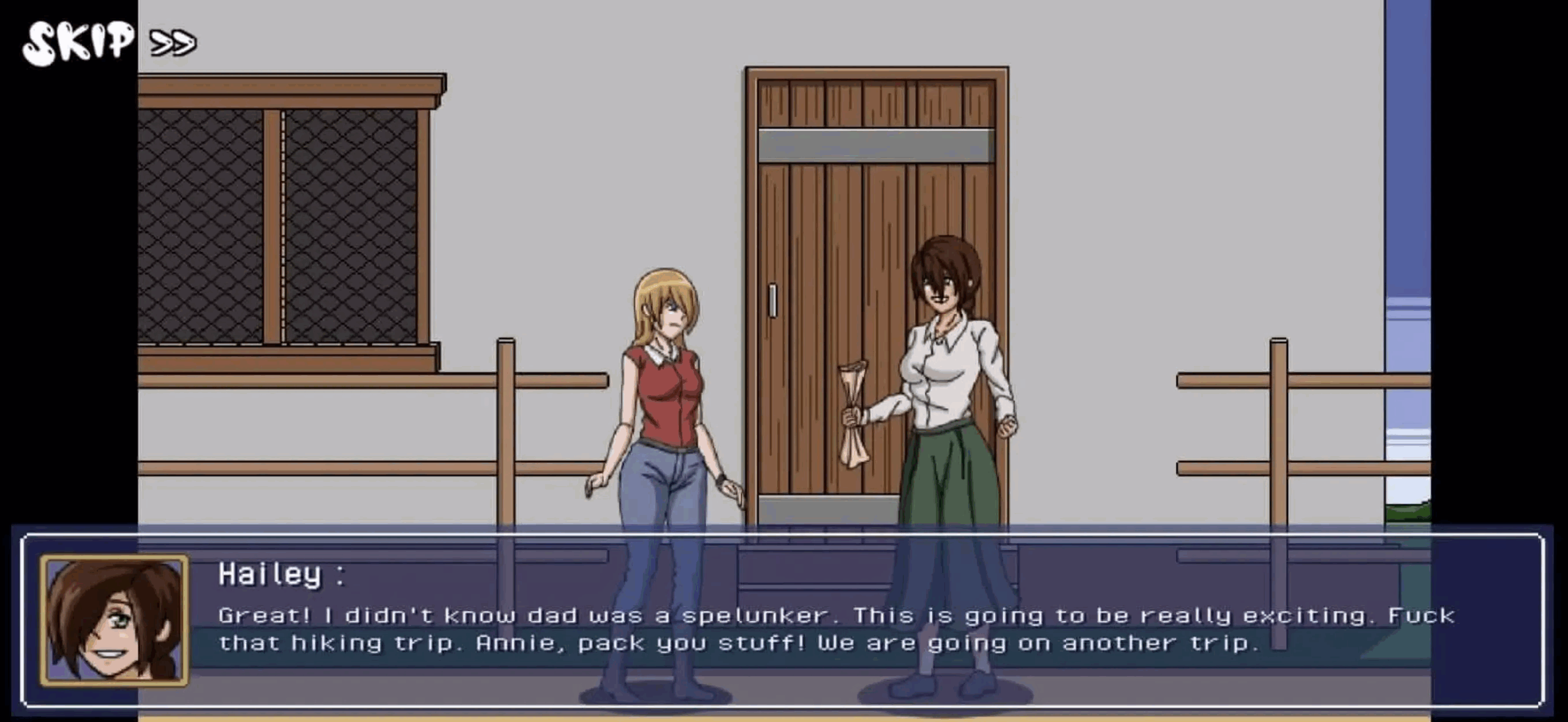Skip the cutscene with the SKIP button
The width and height of the screenshot is (1568, 722).
coord(108,42)
